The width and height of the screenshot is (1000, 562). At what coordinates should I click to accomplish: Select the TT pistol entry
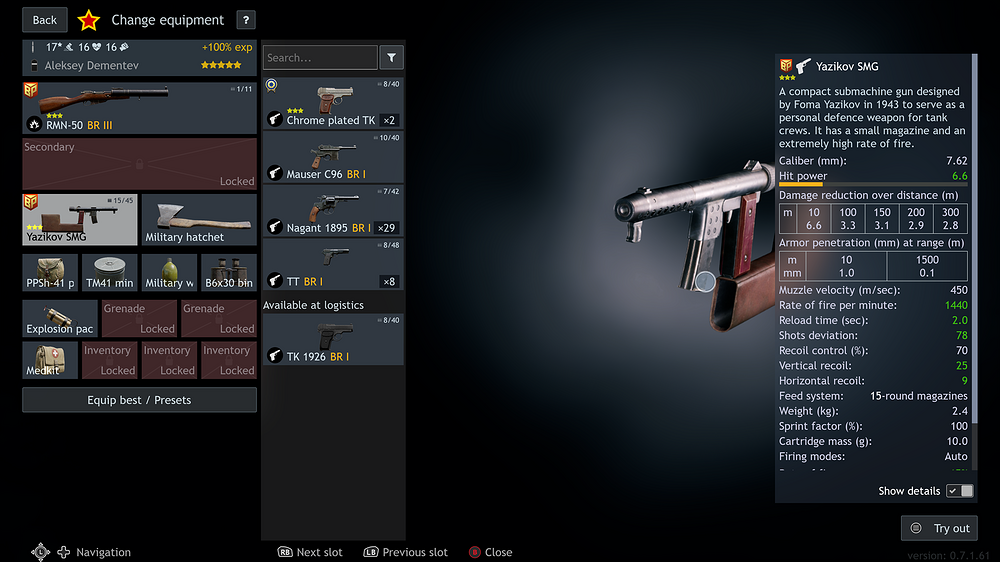pyautogui.click(x=333, y=265)
